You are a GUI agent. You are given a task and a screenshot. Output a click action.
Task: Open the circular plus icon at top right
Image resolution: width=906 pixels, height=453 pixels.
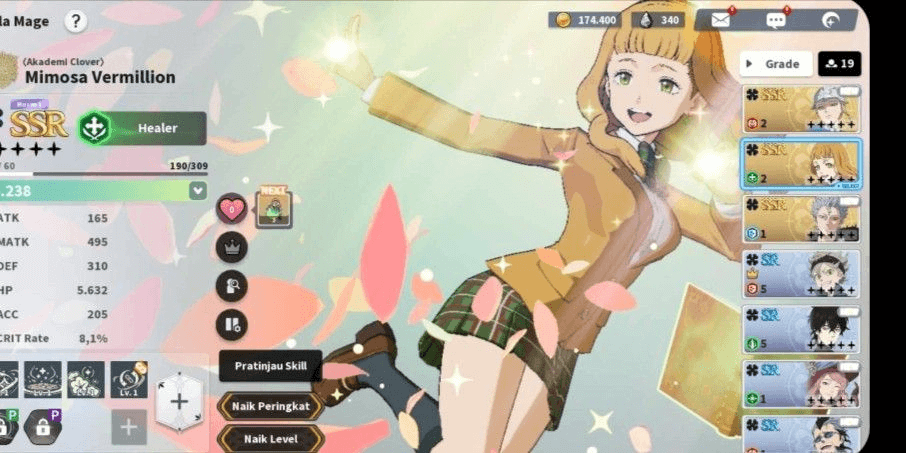[x=830, y=19]
